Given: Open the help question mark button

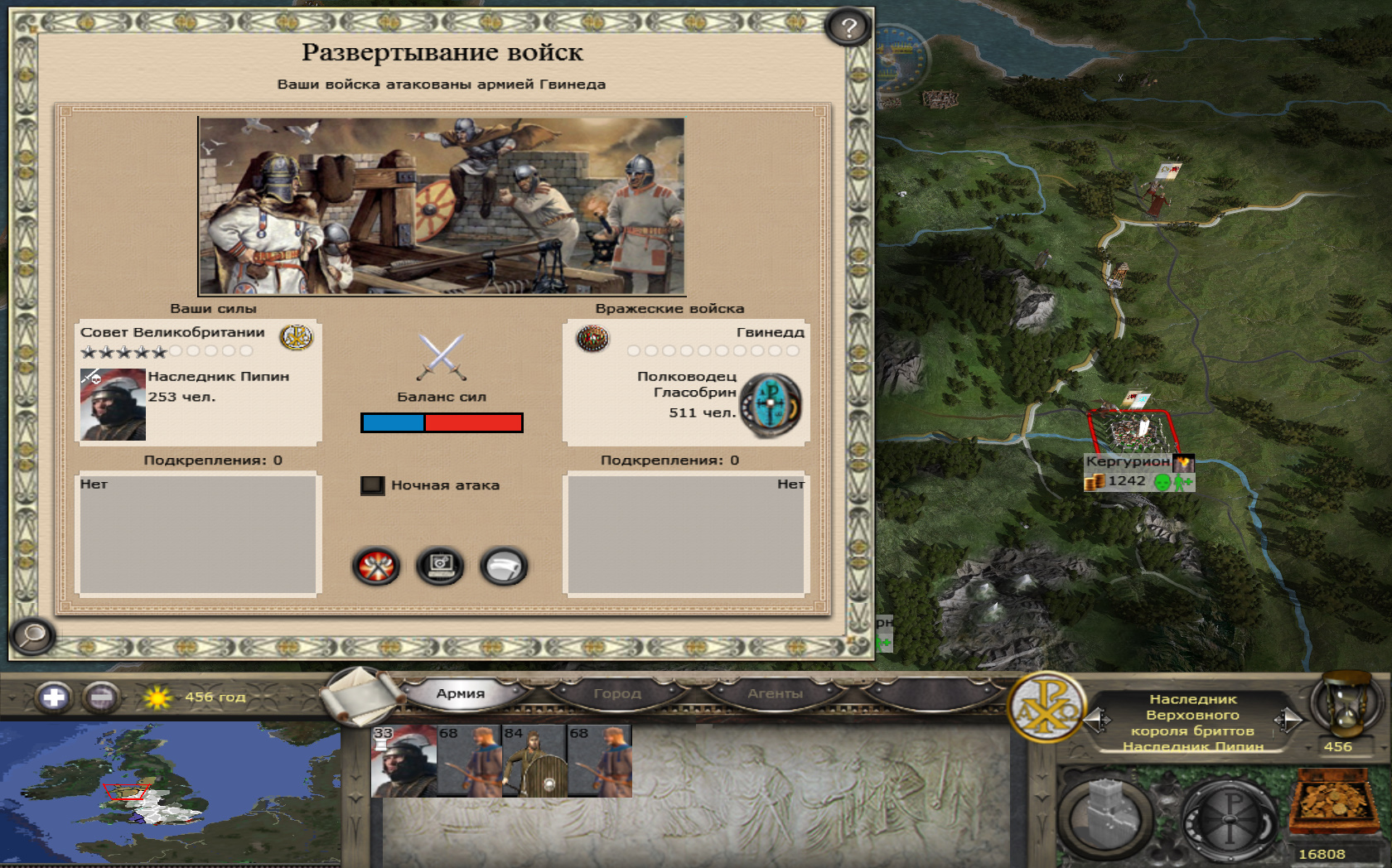Looking at the screenshot, I should point(848,28).
